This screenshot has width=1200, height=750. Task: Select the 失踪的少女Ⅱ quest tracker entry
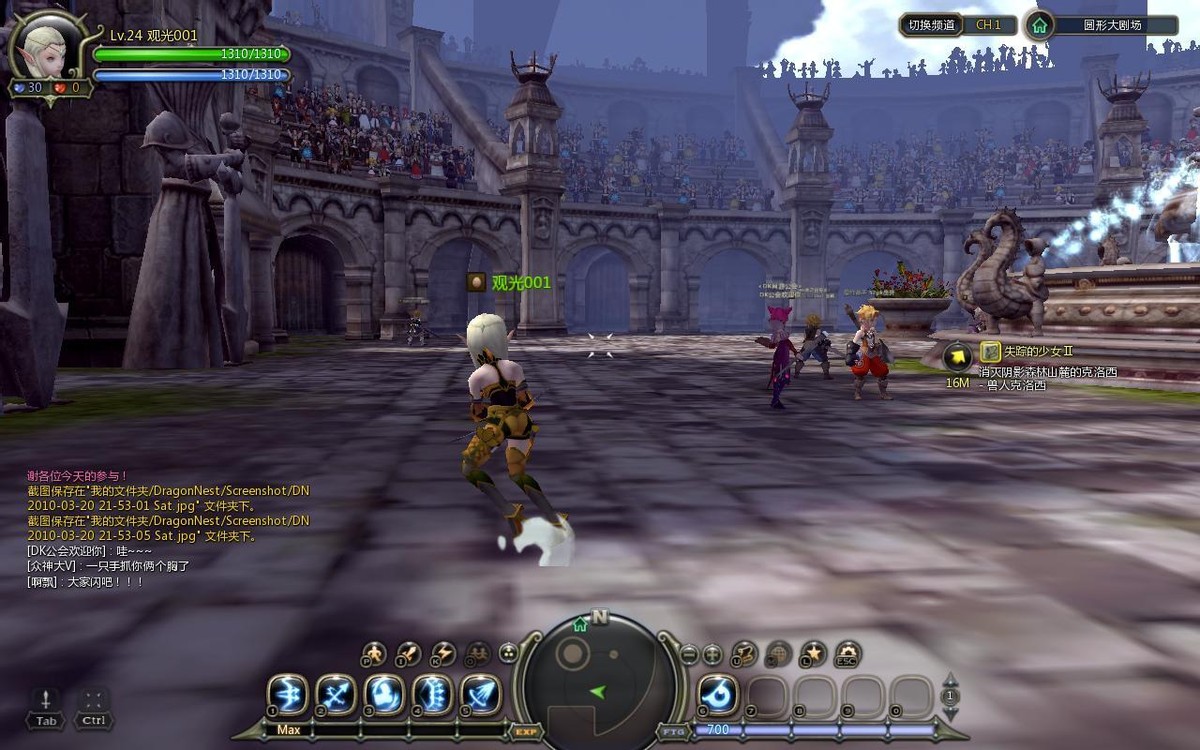tap(1038, 351)
